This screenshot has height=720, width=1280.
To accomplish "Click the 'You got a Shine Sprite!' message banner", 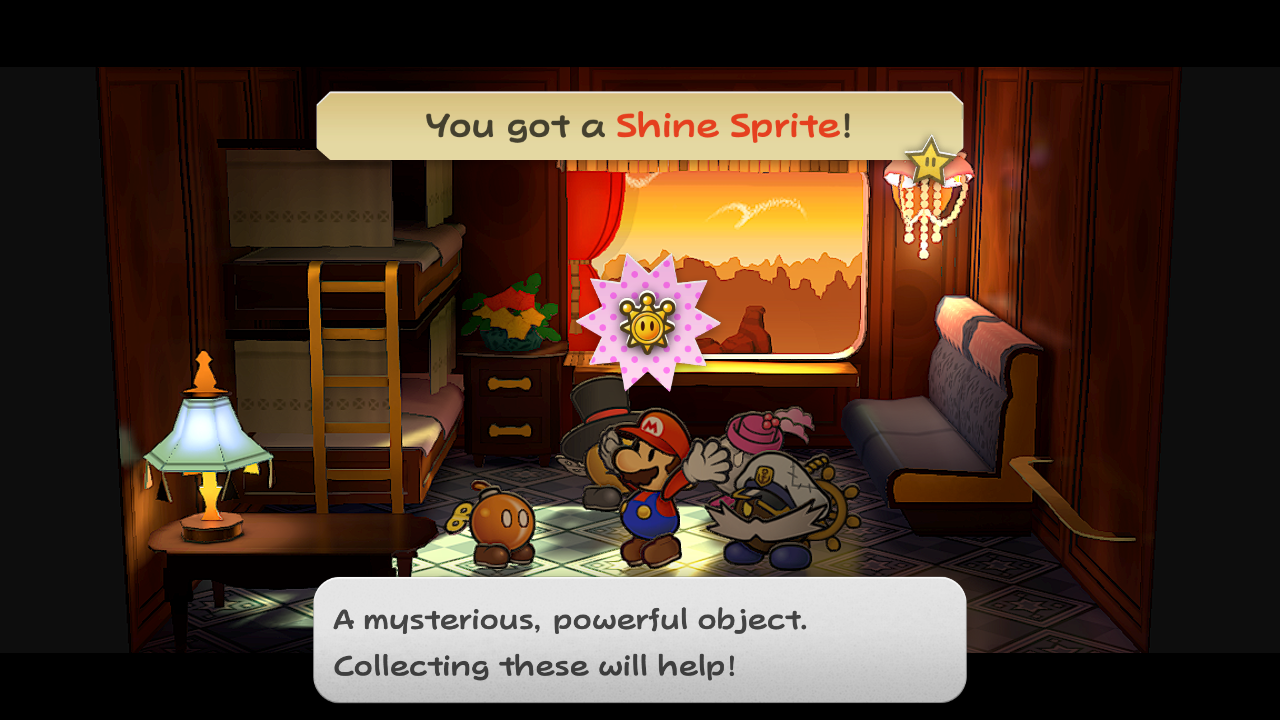I will [x=640, y=125].
